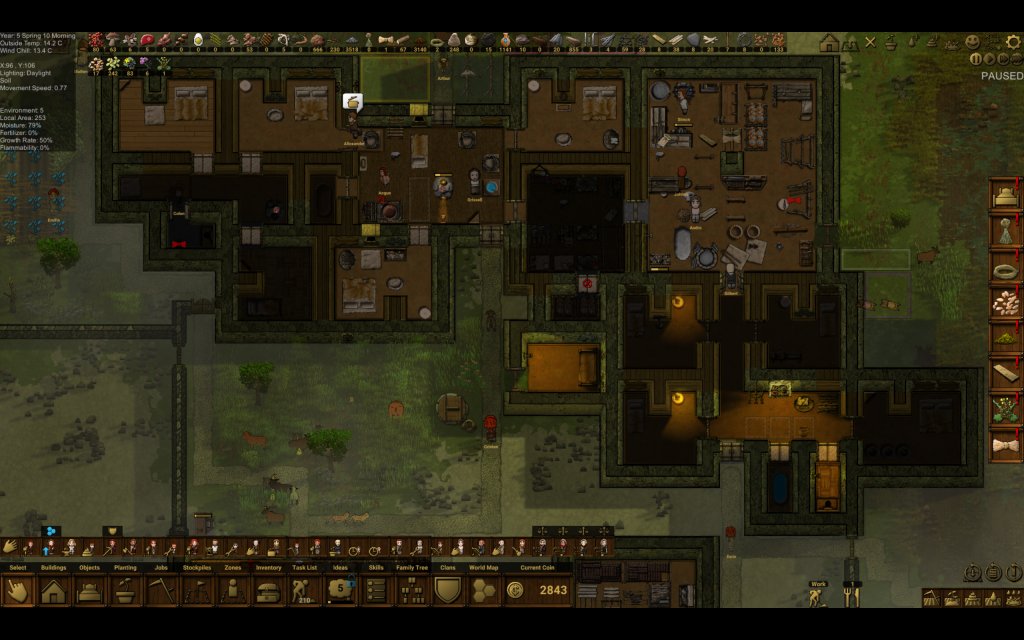Open the smiley face happiness overlay

[x=972, y=42]
